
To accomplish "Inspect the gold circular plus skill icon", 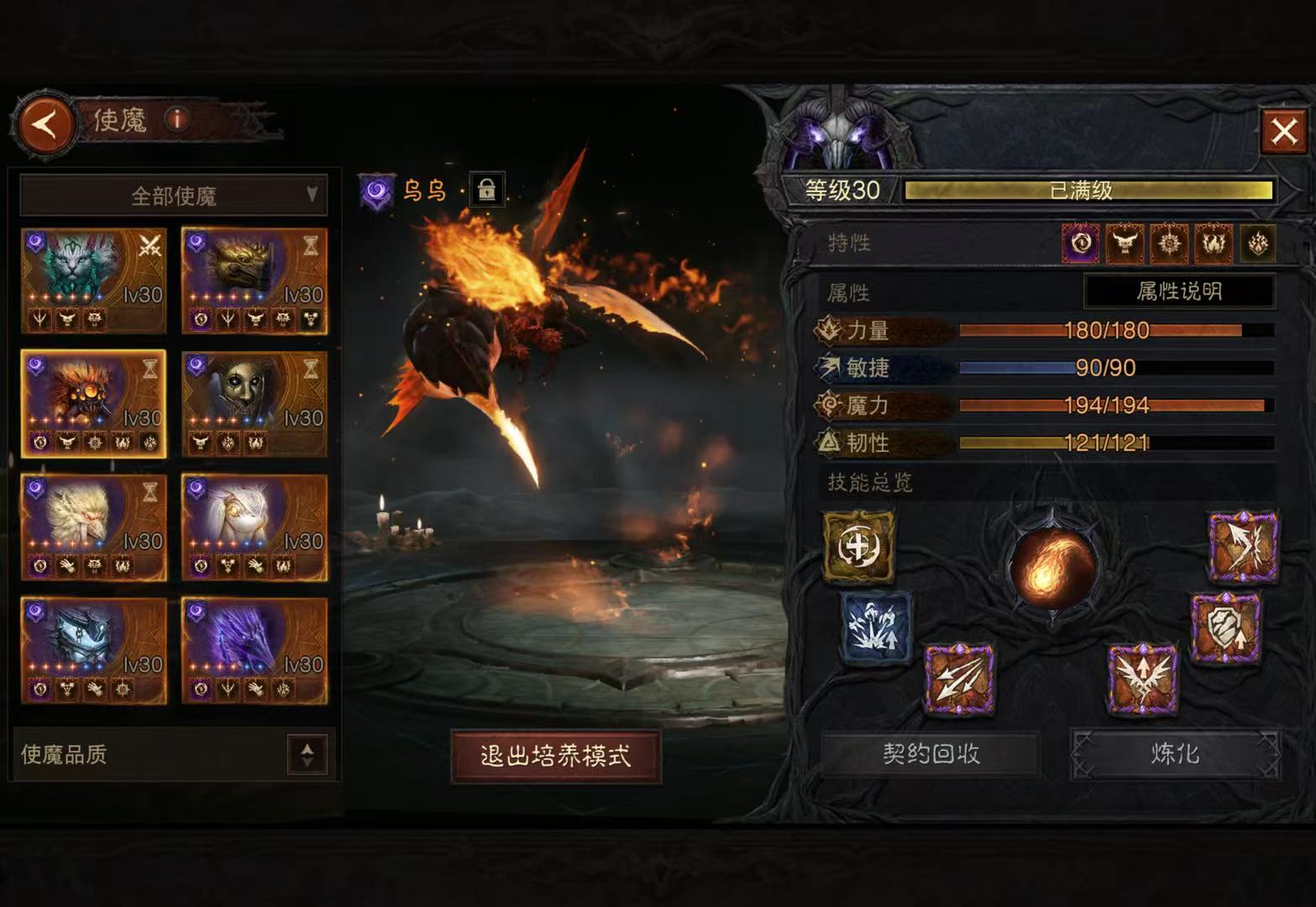I will click(x=858, y=546).
